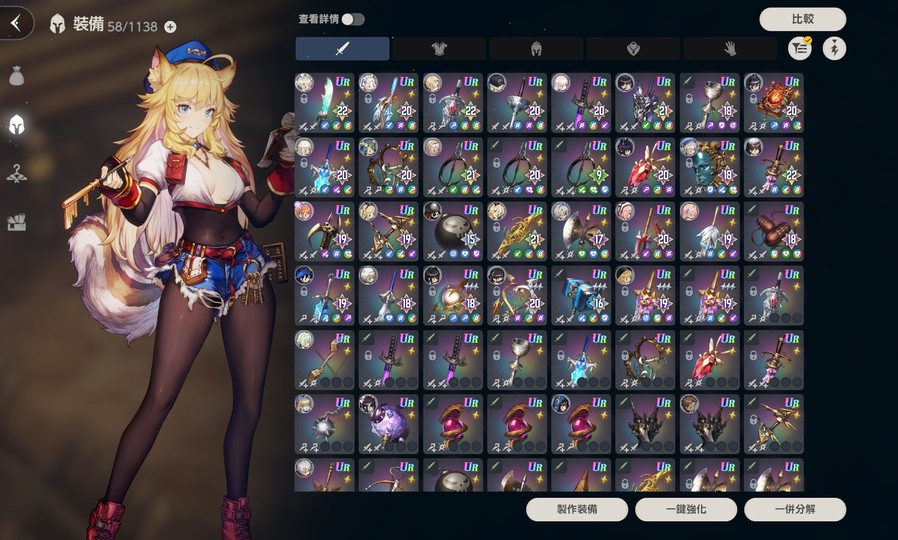
Task: Click the 比較 compare button
Action: (x=802, y=19)
